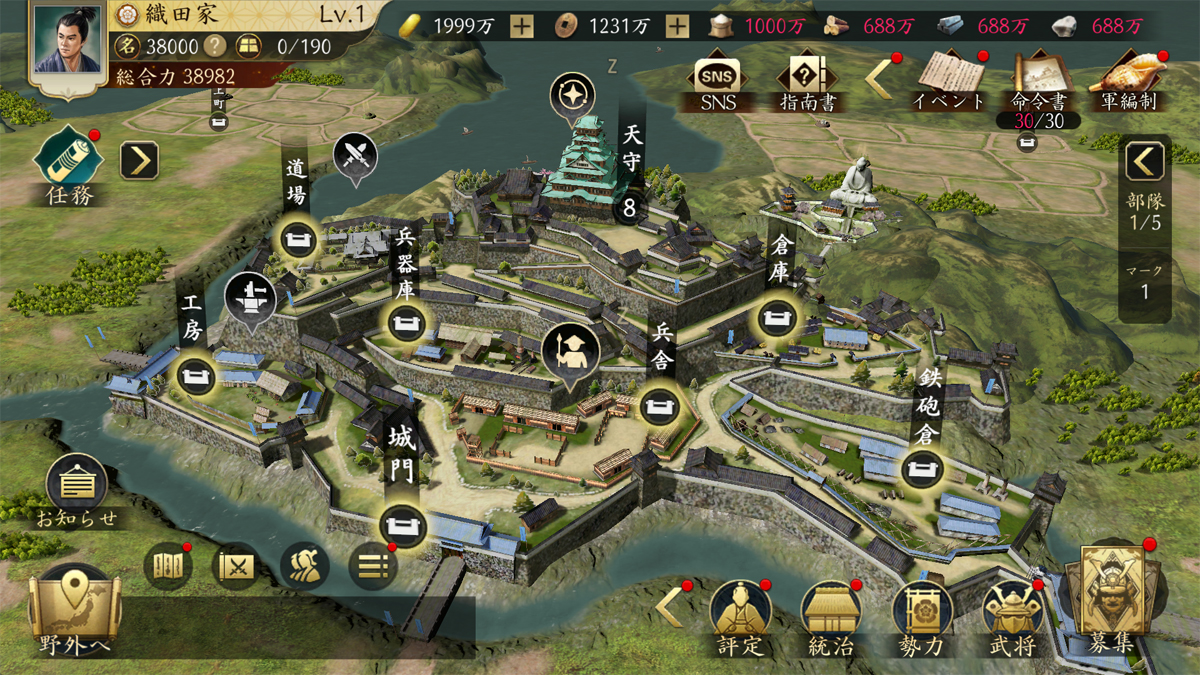Open the お知らせ notices board
Image resolution: width=1200 pixels, height=675 pixels.
[x=77, y=487]
